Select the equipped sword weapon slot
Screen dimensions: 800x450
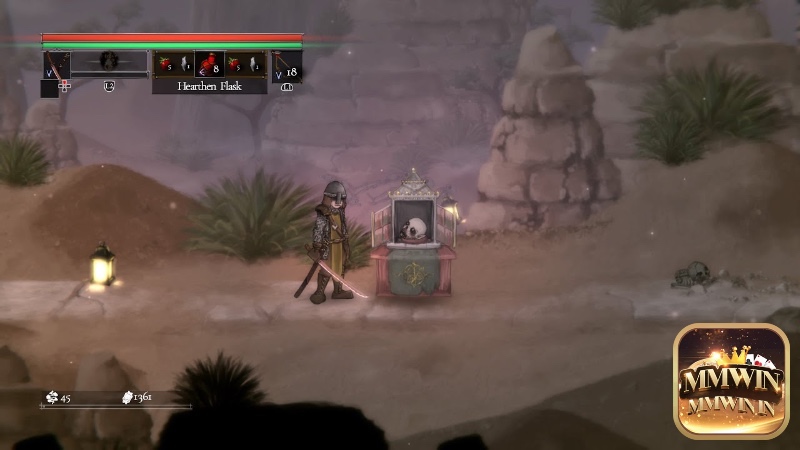pyautogui.click(x=56, y=63)
